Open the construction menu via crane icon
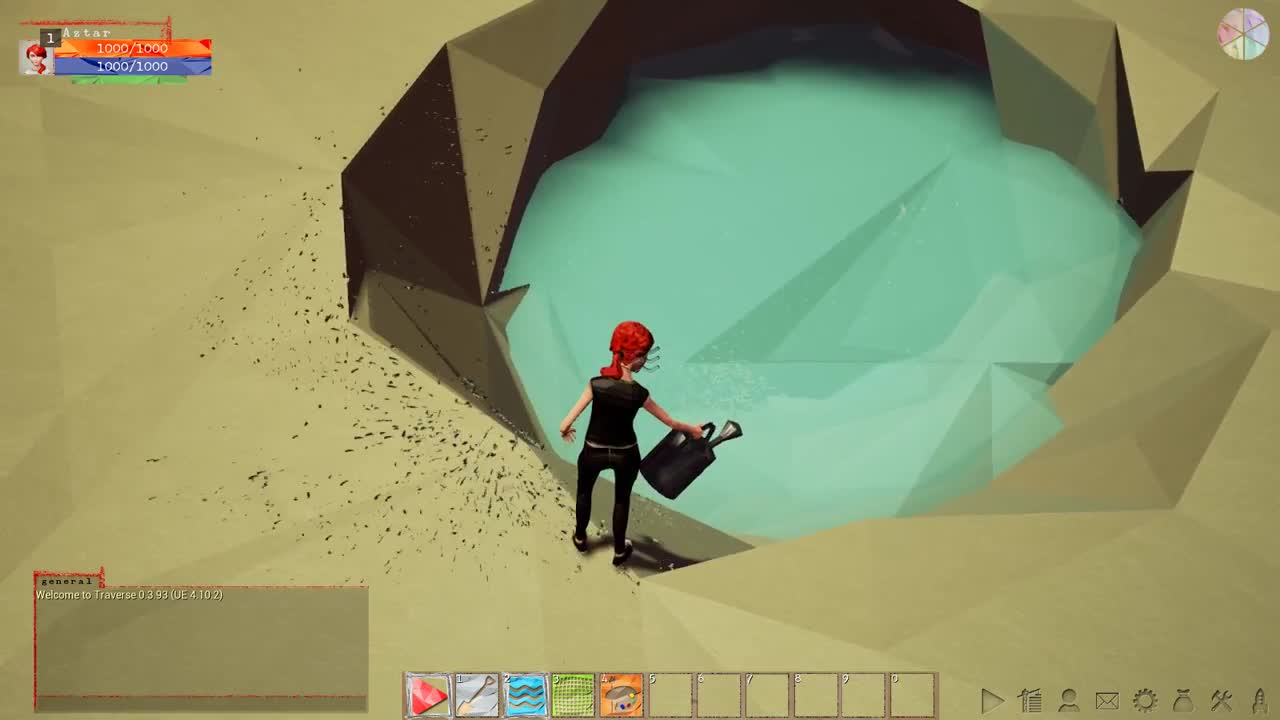Viewport: 1280px width, 720px height. click(x=1027, y=700)
